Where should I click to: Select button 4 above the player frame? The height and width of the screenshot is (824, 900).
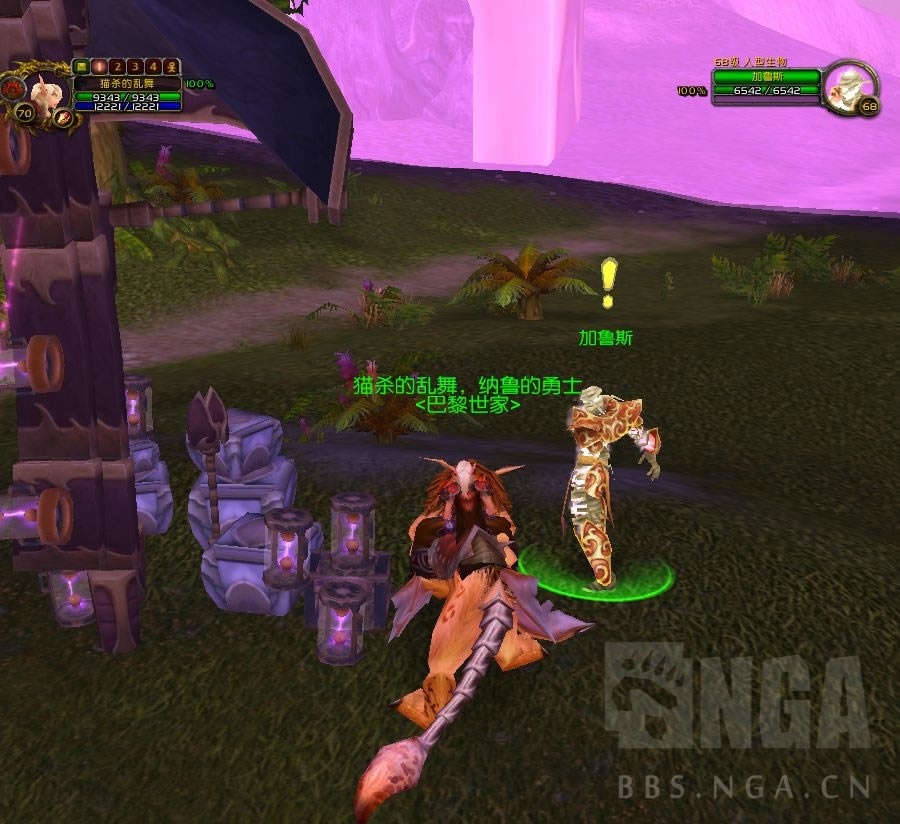tap(153, 67)
